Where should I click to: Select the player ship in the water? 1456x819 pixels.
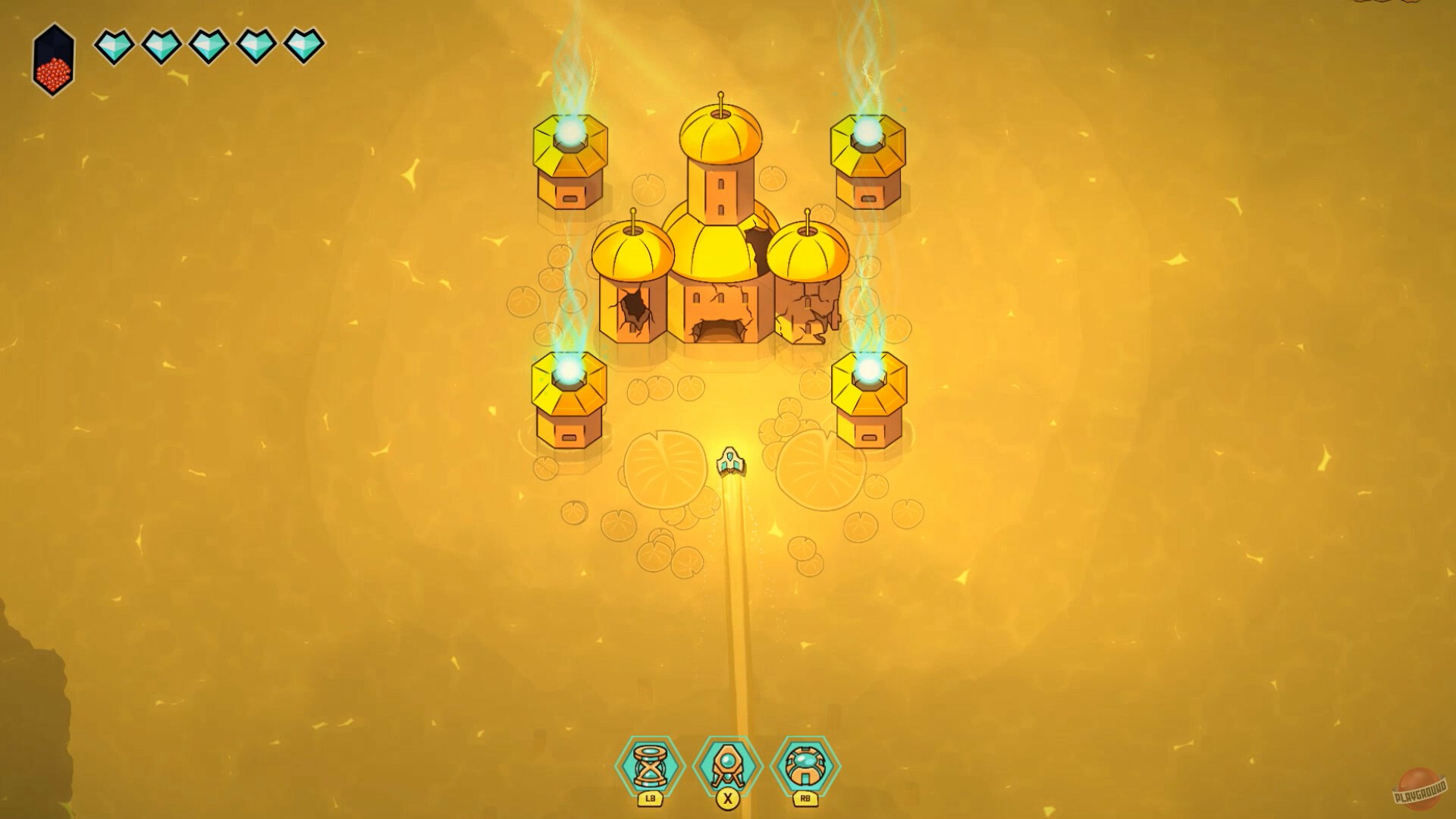click(730, 460)
